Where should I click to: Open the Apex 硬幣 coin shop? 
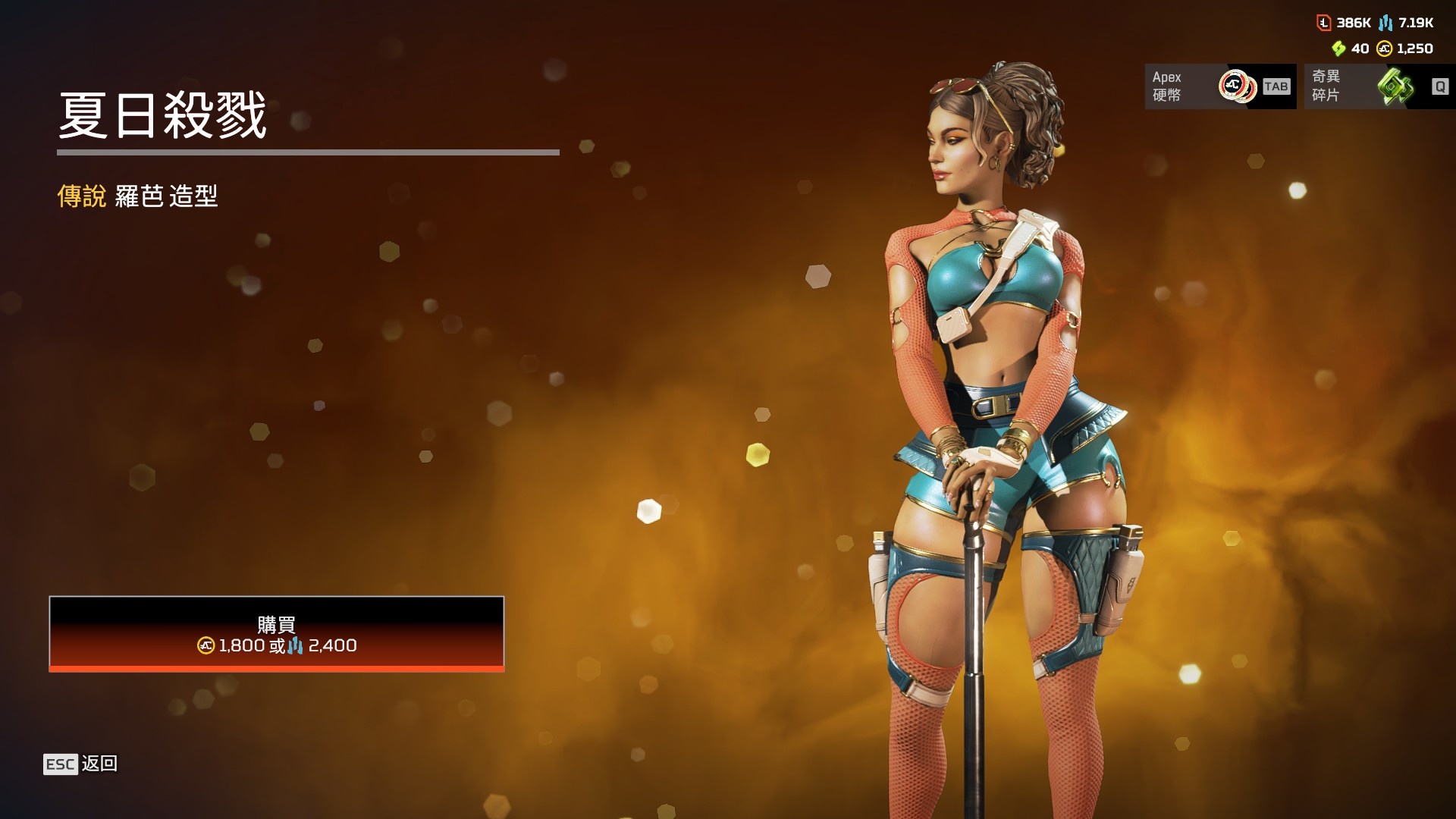pyautogui.click(x=1219, y=86)
